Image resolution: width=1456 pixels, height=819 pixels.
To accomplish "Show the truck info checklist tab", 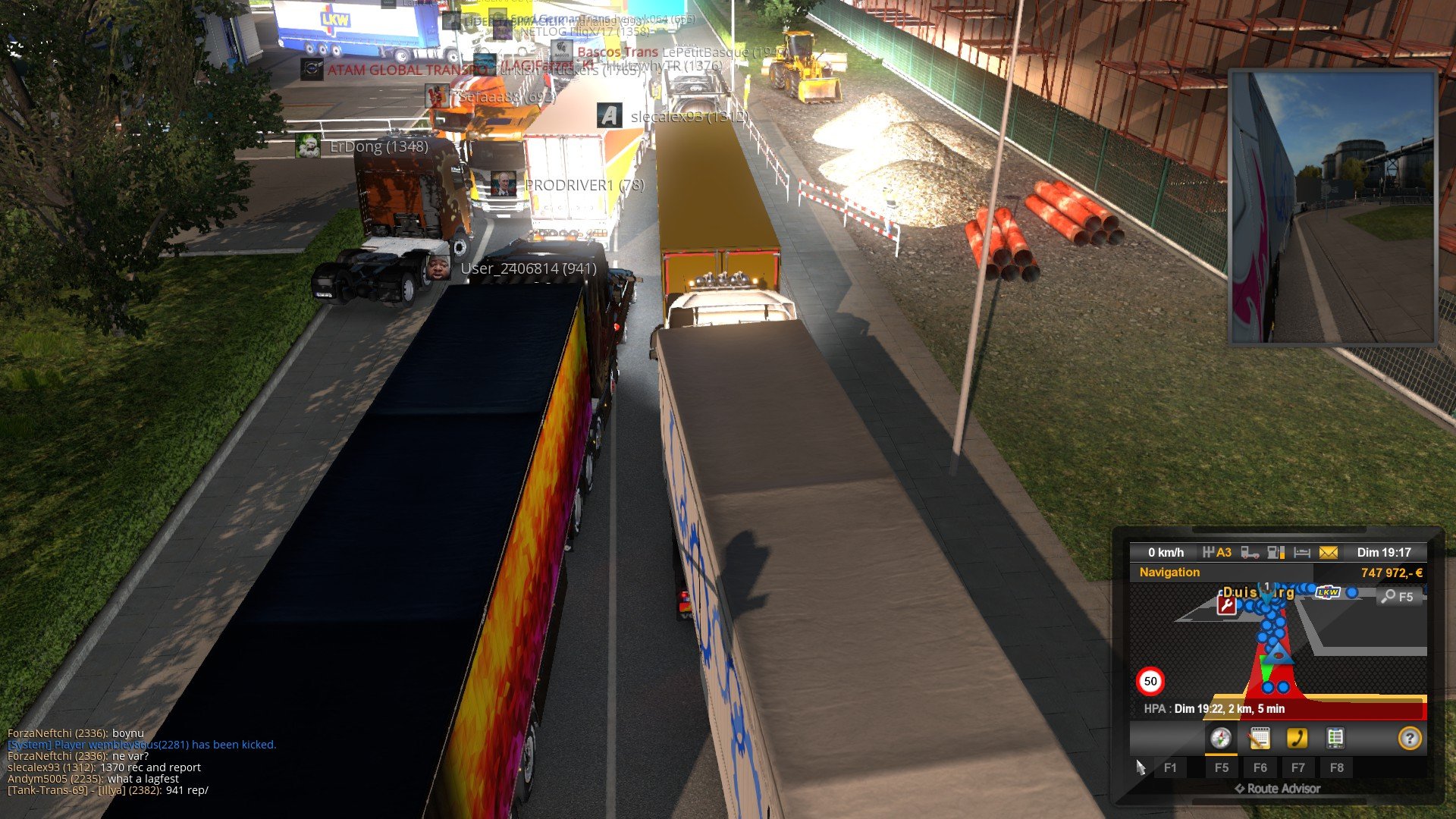I will point(1335,738).
